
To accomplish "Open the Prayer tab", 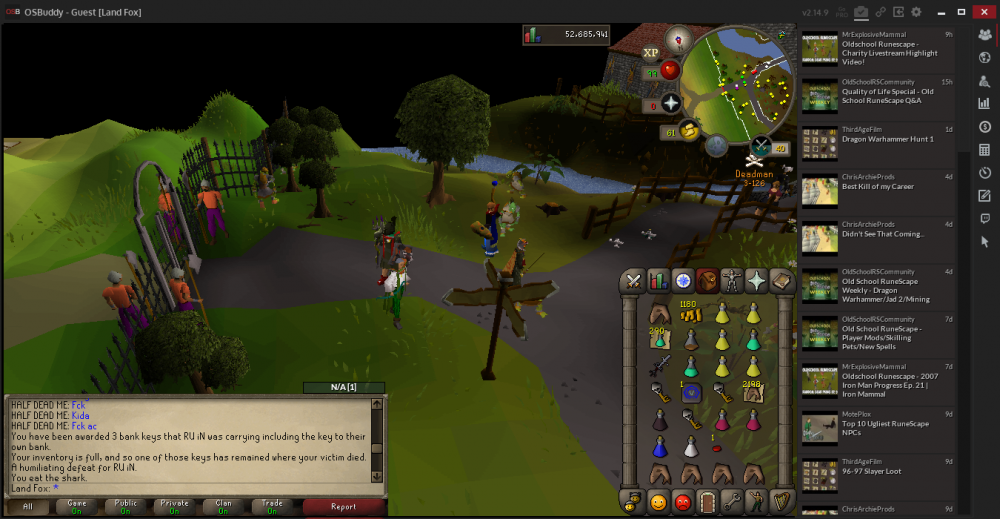I will (758, 281).
